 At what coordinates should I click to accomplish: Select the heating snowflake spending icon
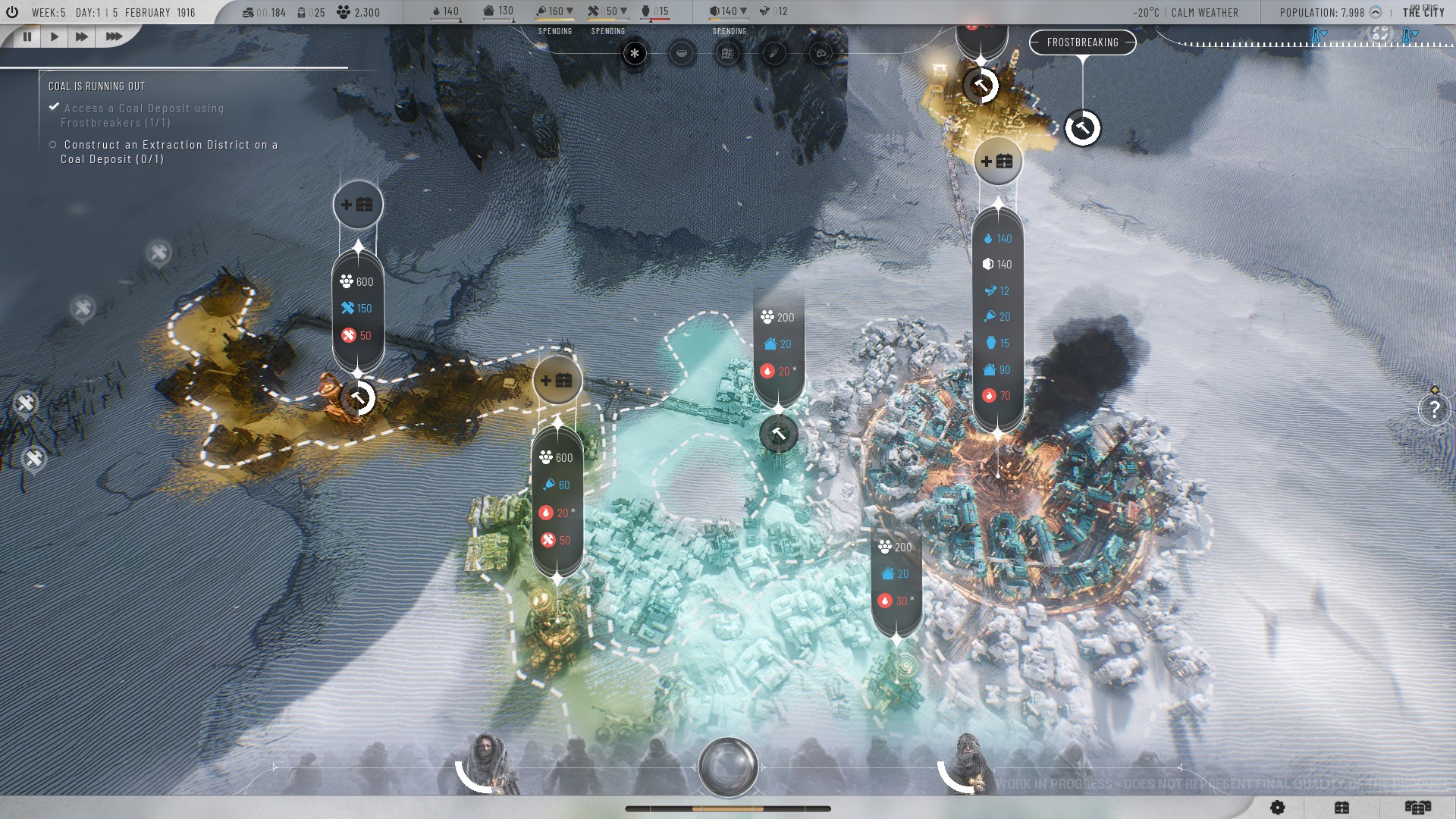click(x=634, y=54)
